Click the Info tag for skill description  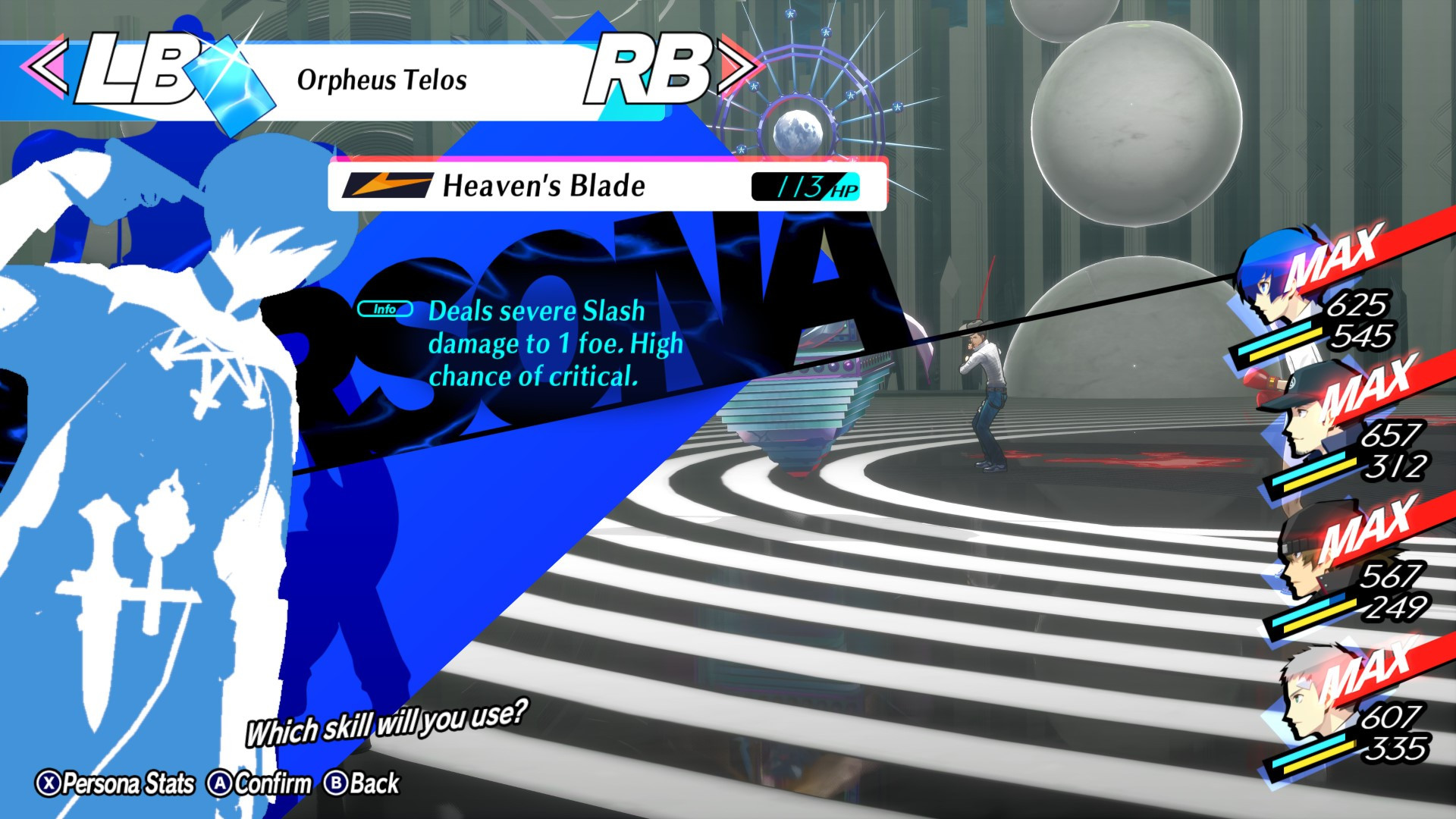point(384,309)
